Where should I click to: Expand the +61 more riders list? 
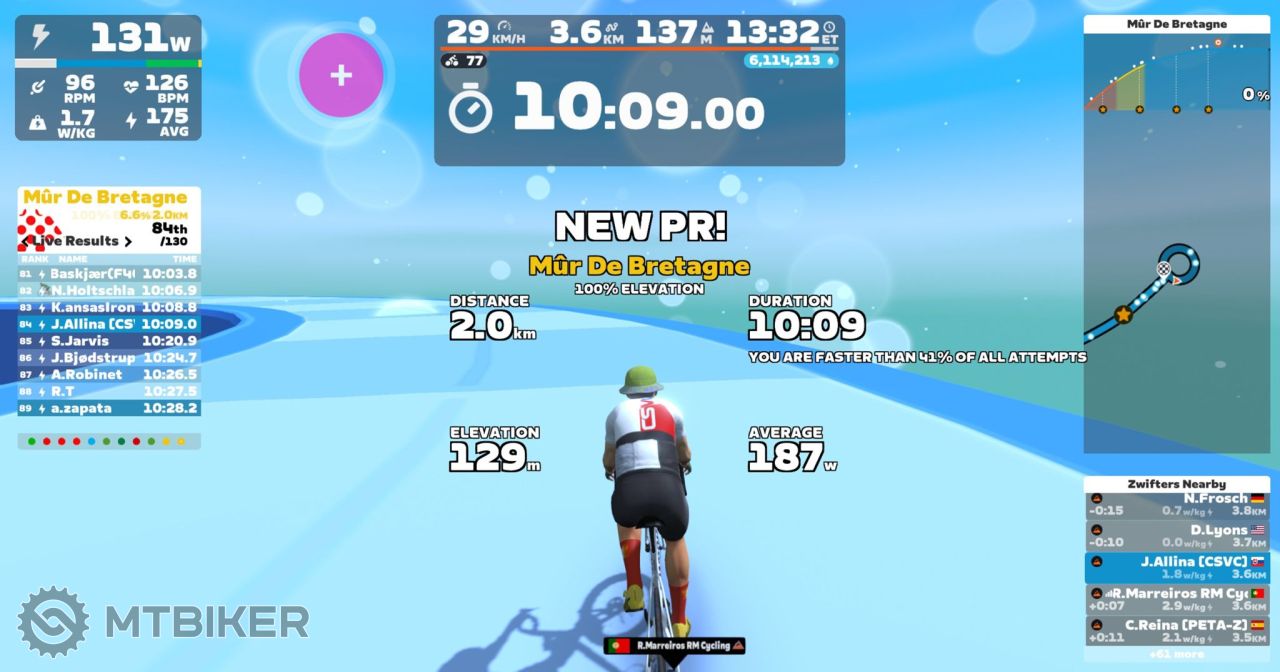coord(1176,655)
